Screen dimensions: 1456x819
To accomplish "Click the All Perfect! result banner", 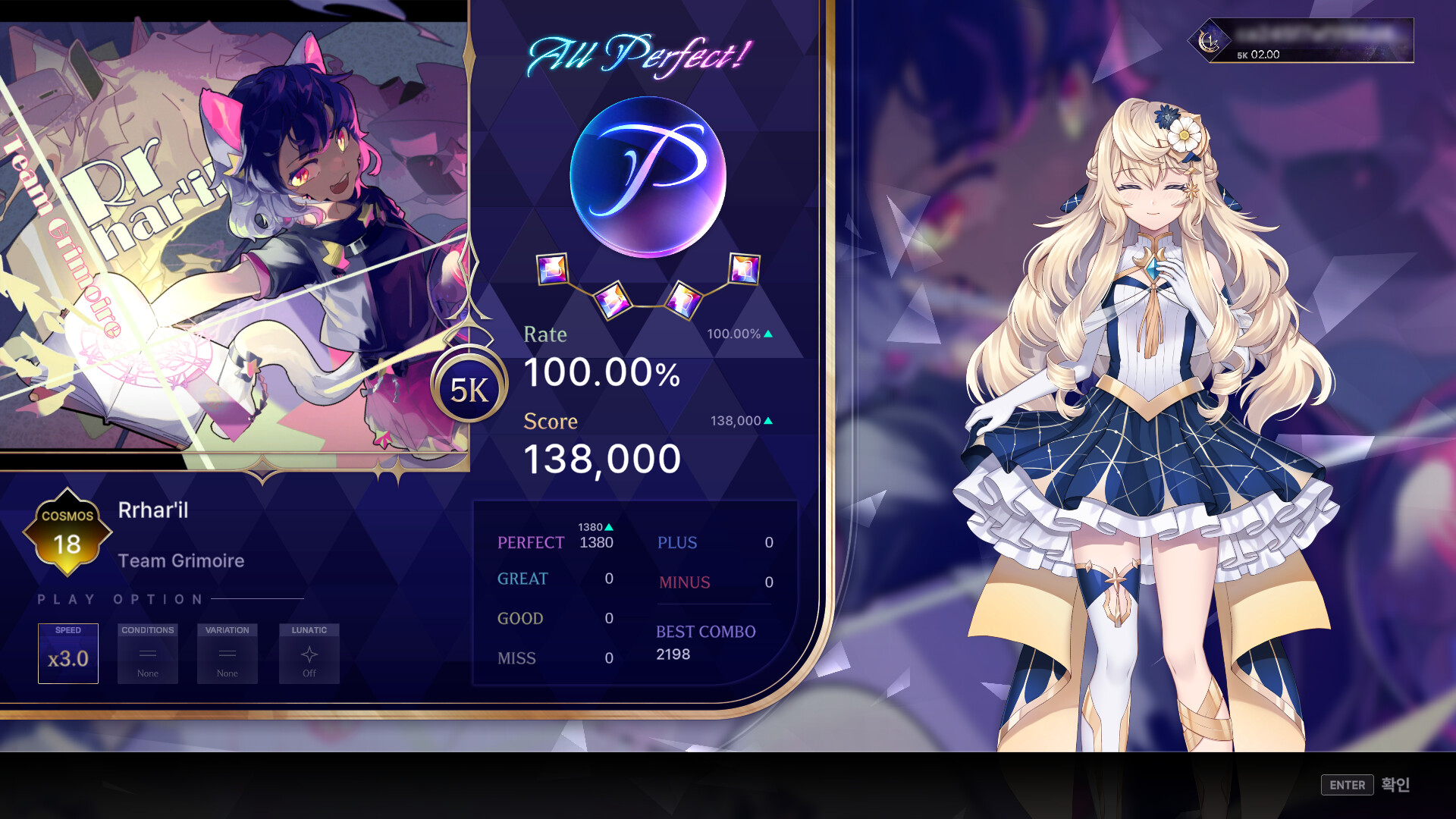I will point(639,53).
